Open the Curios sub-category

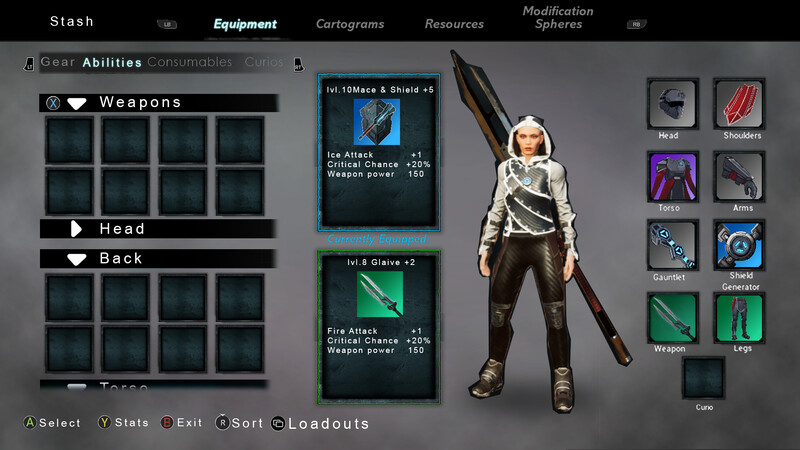coord(264,62)
